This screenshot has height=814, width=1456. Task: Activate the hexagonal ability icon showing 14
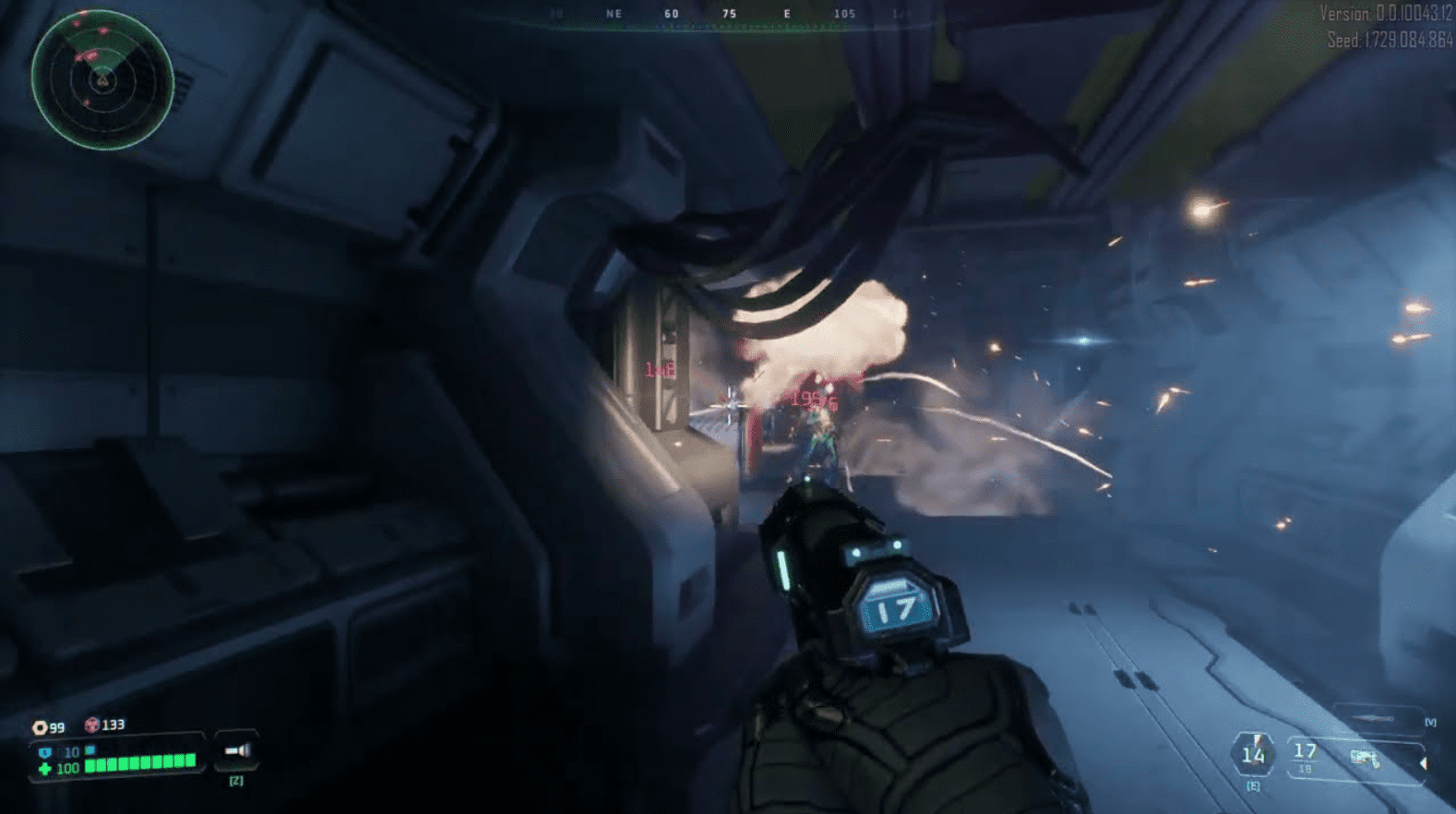tap(1252, 755)
